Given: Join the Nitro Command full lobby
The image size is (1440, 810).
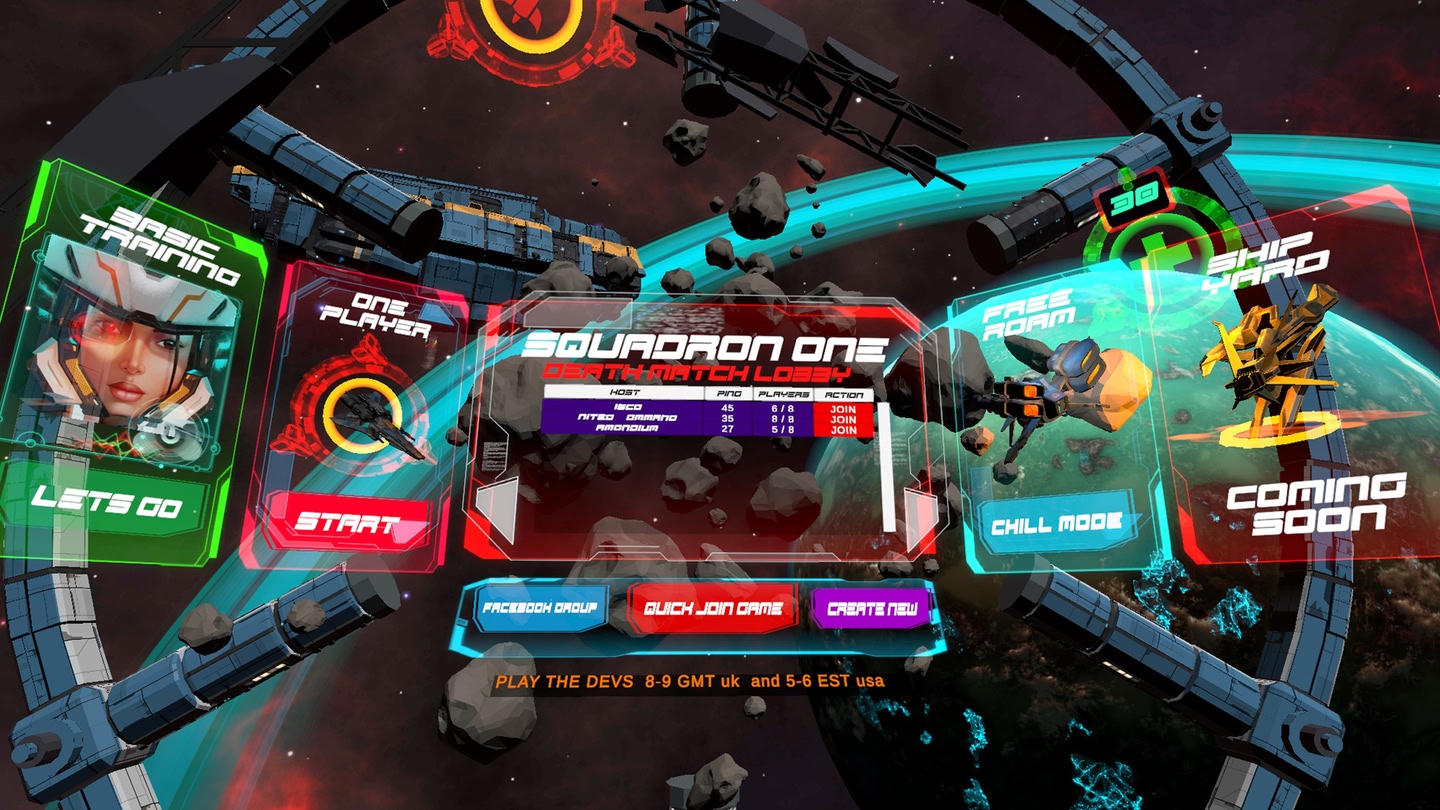Looking at the screenshot, I should coord(843,419).
